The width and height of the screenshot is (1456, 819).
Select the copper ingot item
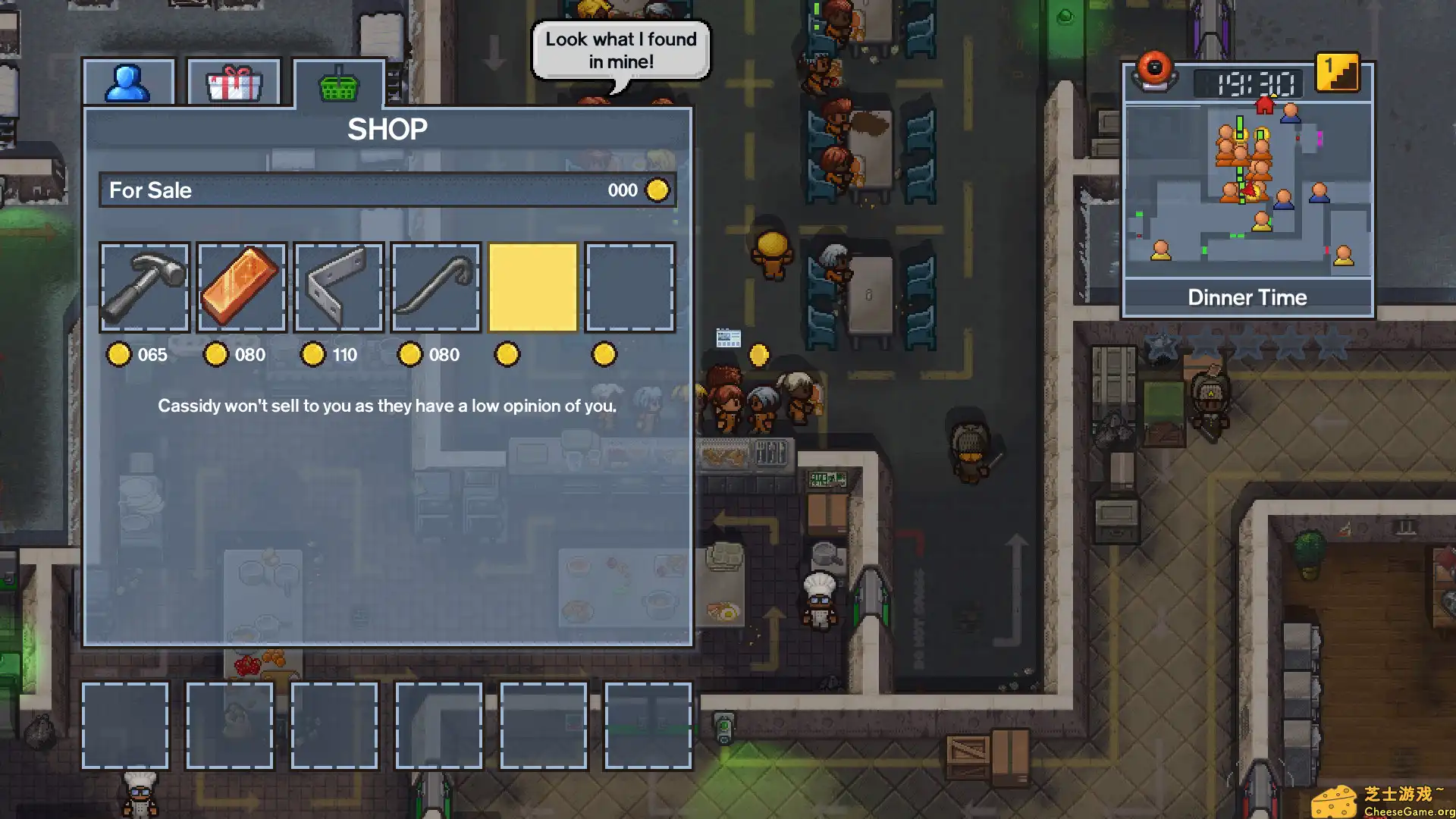(240, 287)
